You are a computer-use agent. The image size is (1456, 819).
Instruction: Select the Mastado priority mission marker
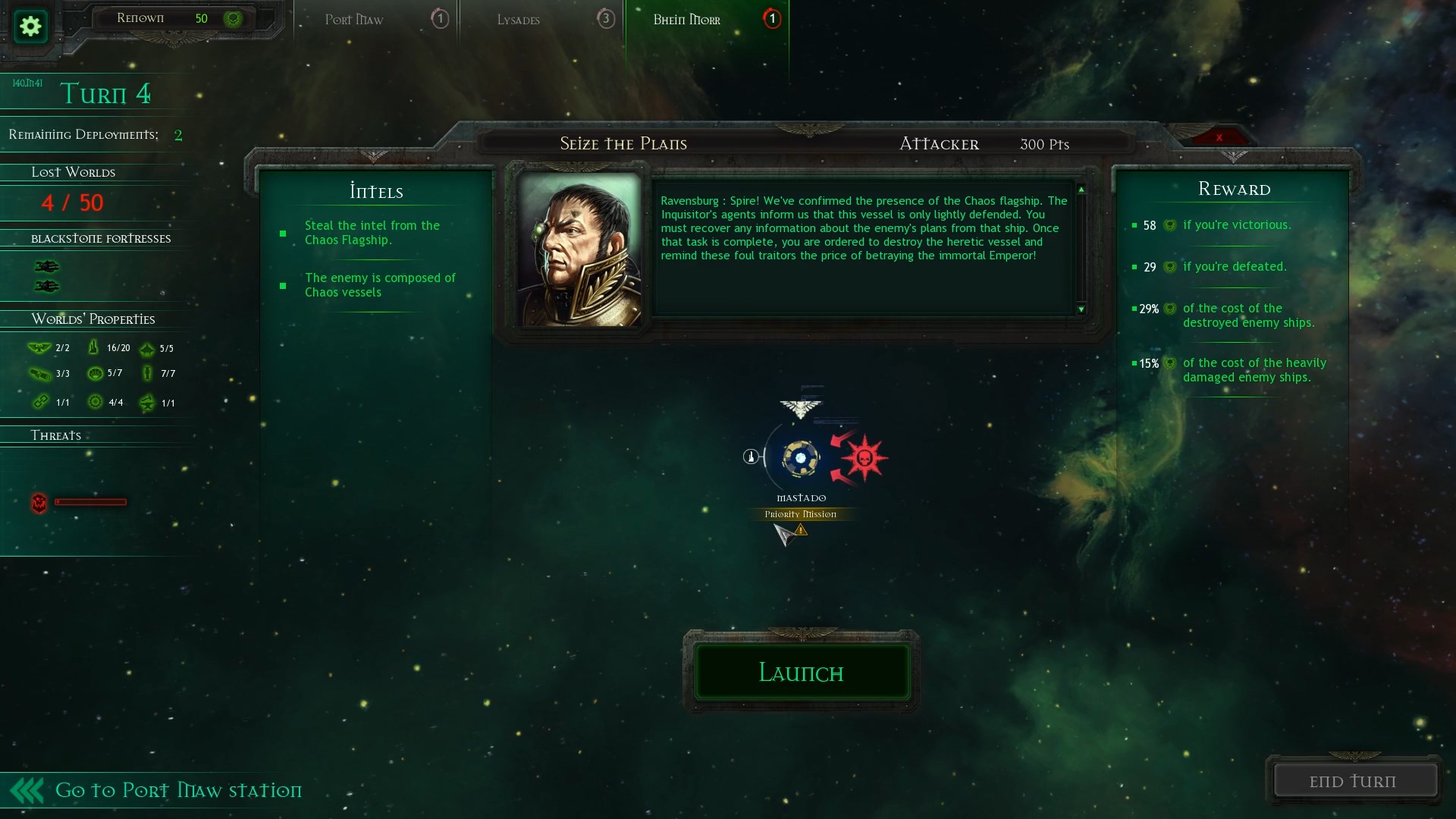[800, 458]
